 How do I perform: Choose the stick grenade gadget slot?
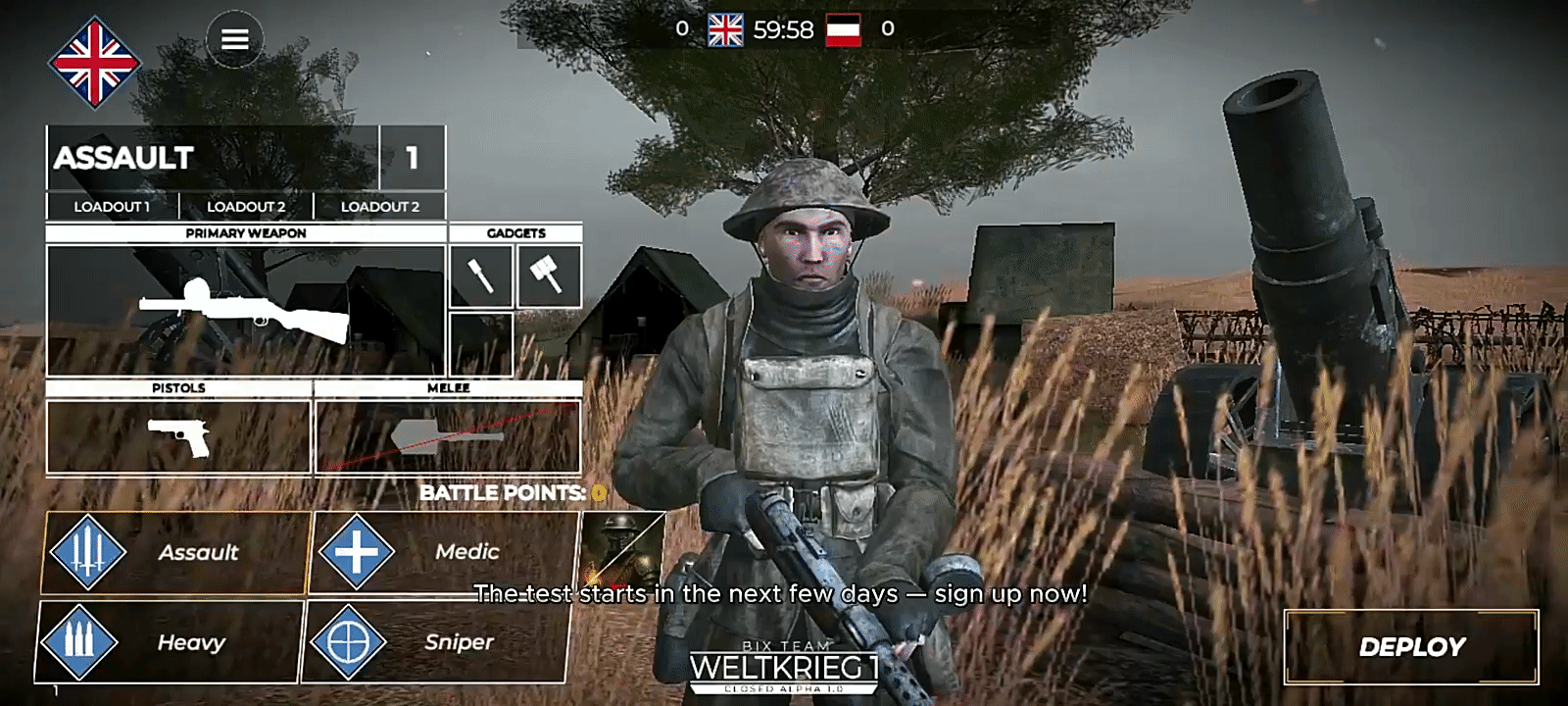[480, 276]
